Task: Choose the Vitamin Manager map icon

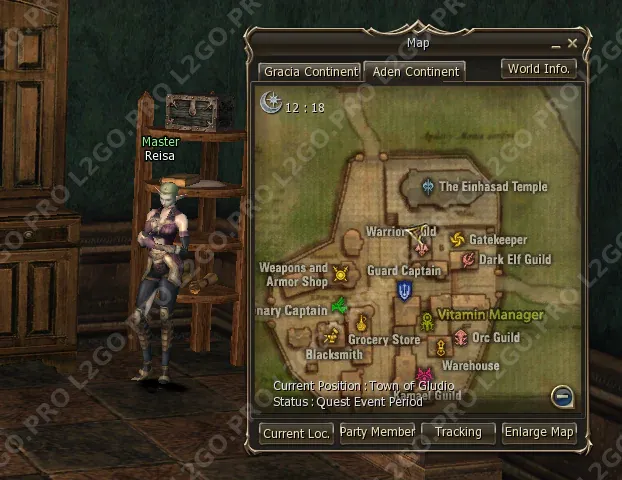Action: (x=427, y=320)
